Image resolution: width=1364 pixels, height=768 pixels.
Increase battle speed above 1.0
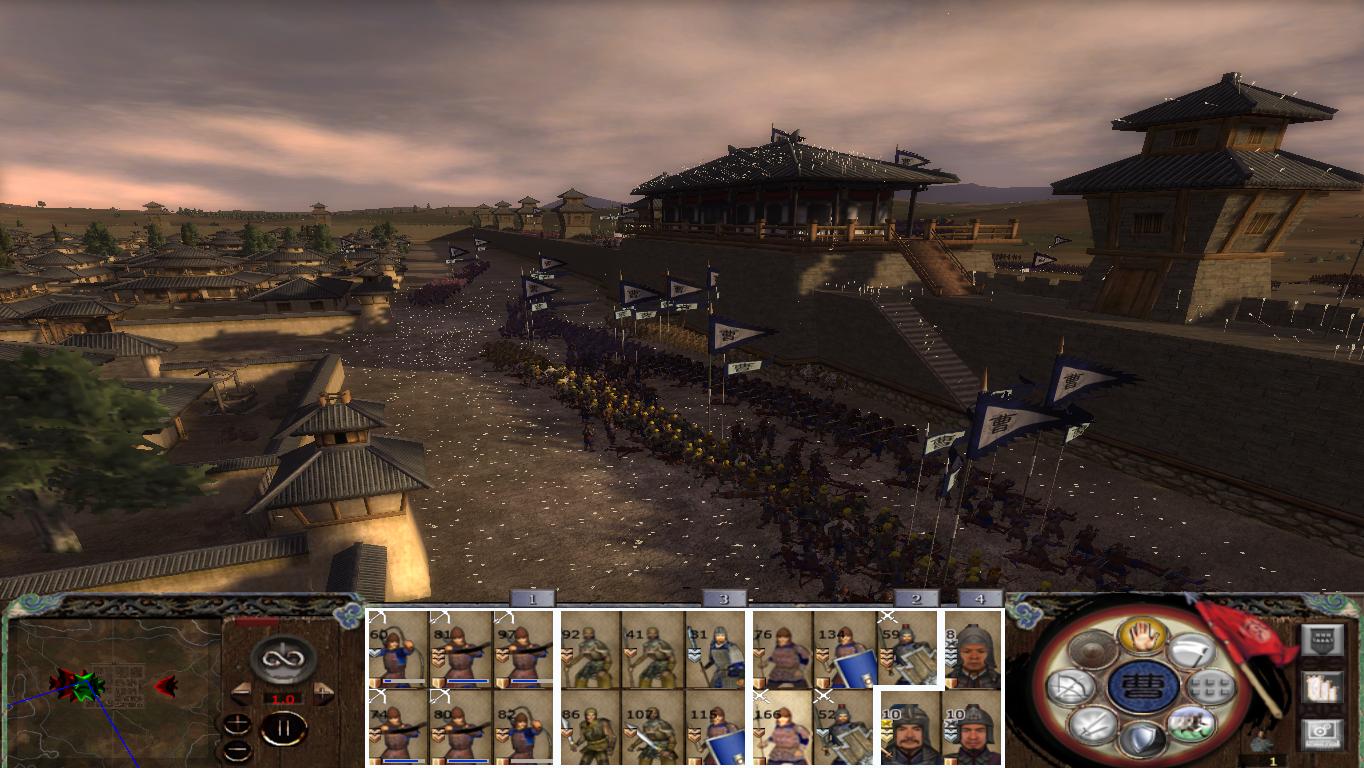coord(323,692)
